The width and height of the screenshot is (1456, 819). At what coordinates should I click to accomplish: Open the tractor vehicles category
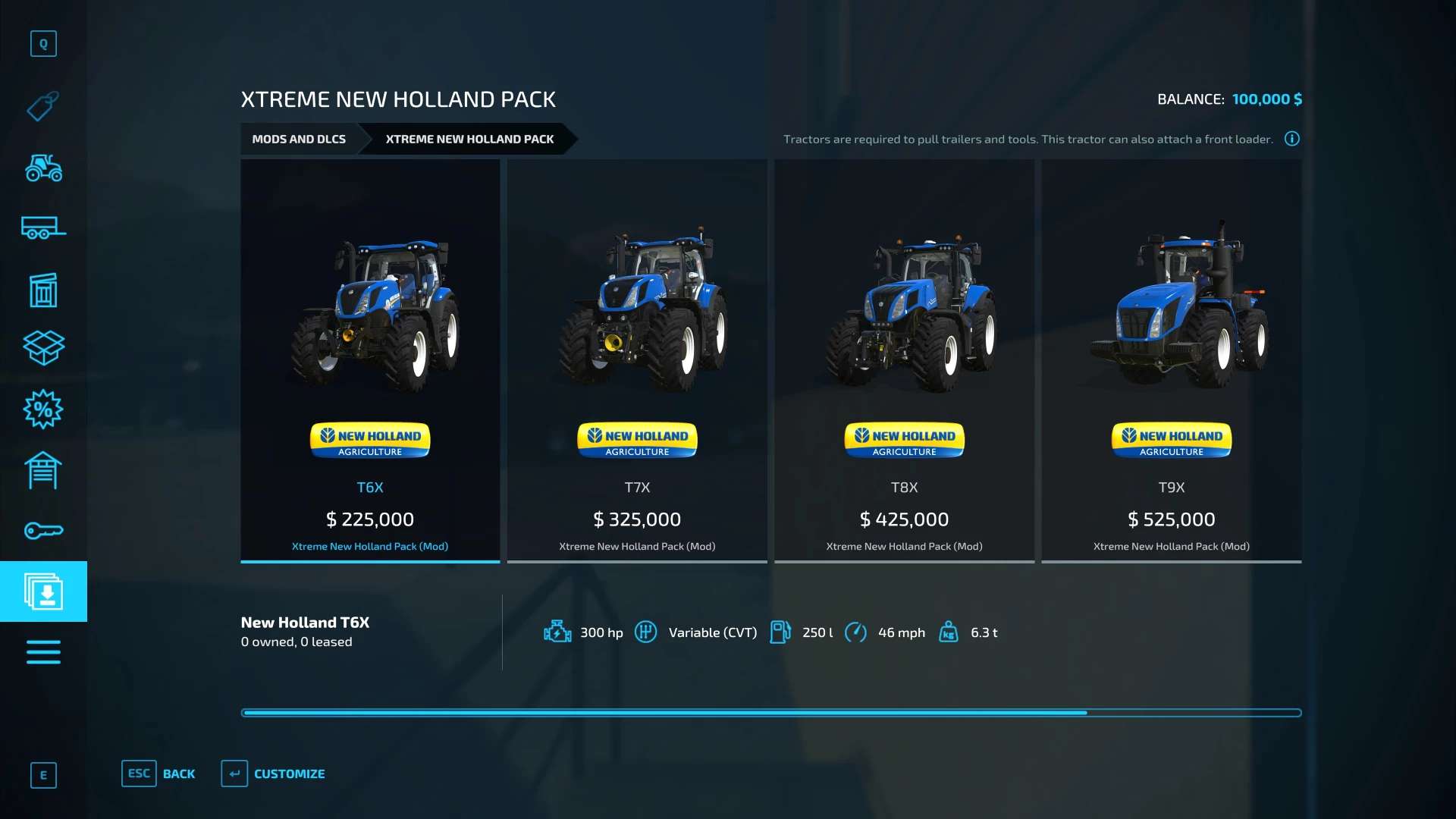point(43,168)
